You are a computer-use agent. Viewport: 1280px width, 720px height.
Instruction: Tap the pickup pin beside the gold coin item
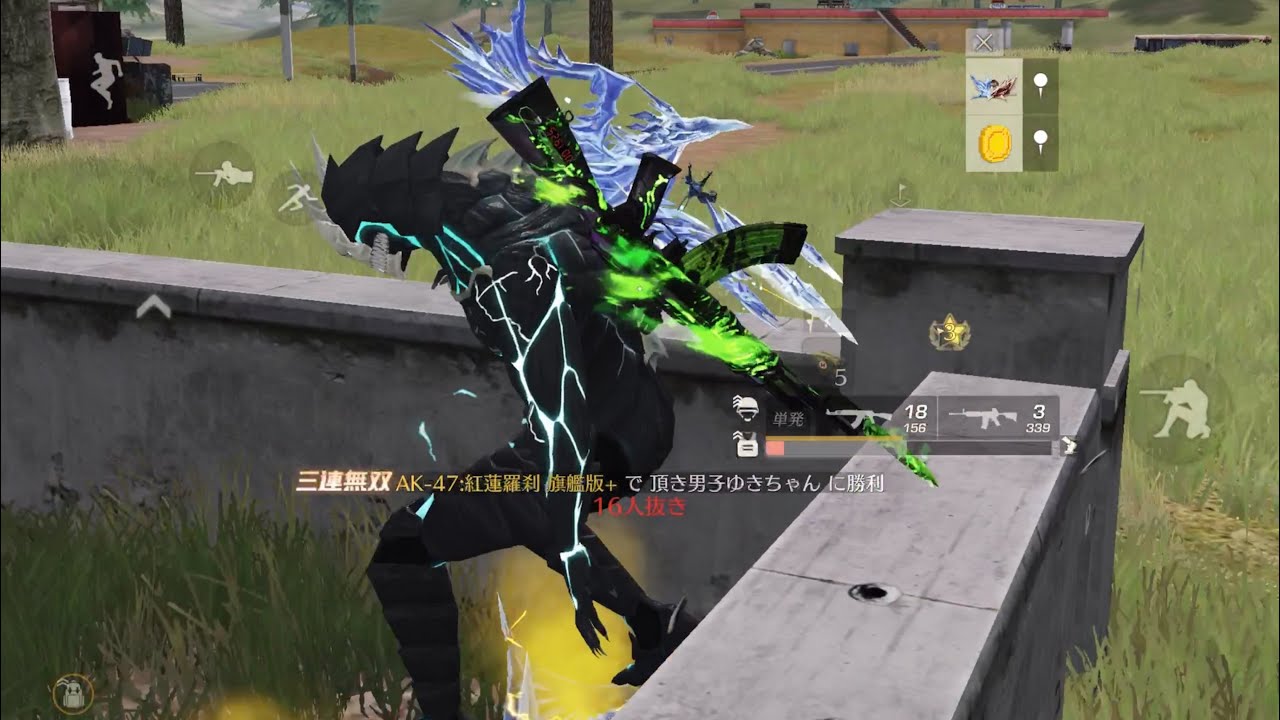1039,131
